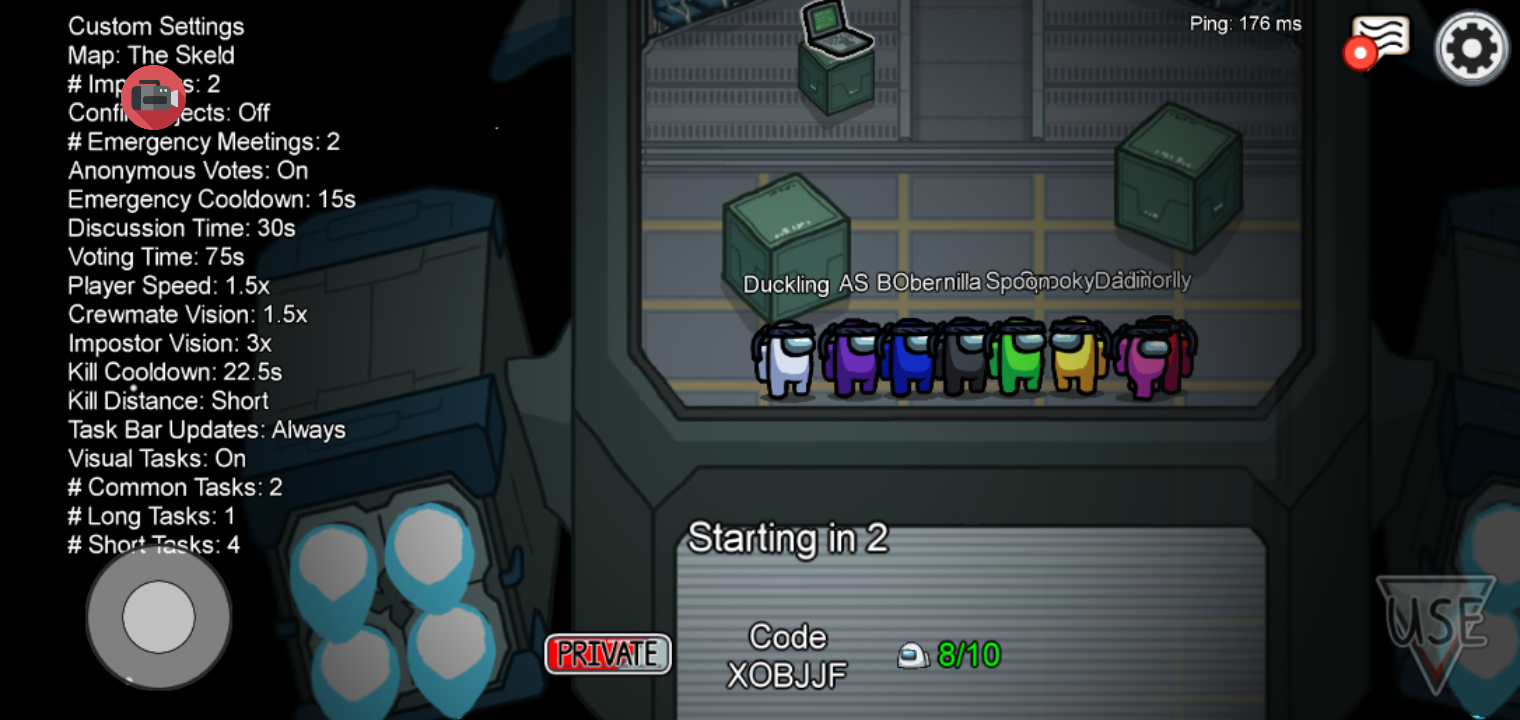Tap the red screen recorder icon

click(154, 97)
